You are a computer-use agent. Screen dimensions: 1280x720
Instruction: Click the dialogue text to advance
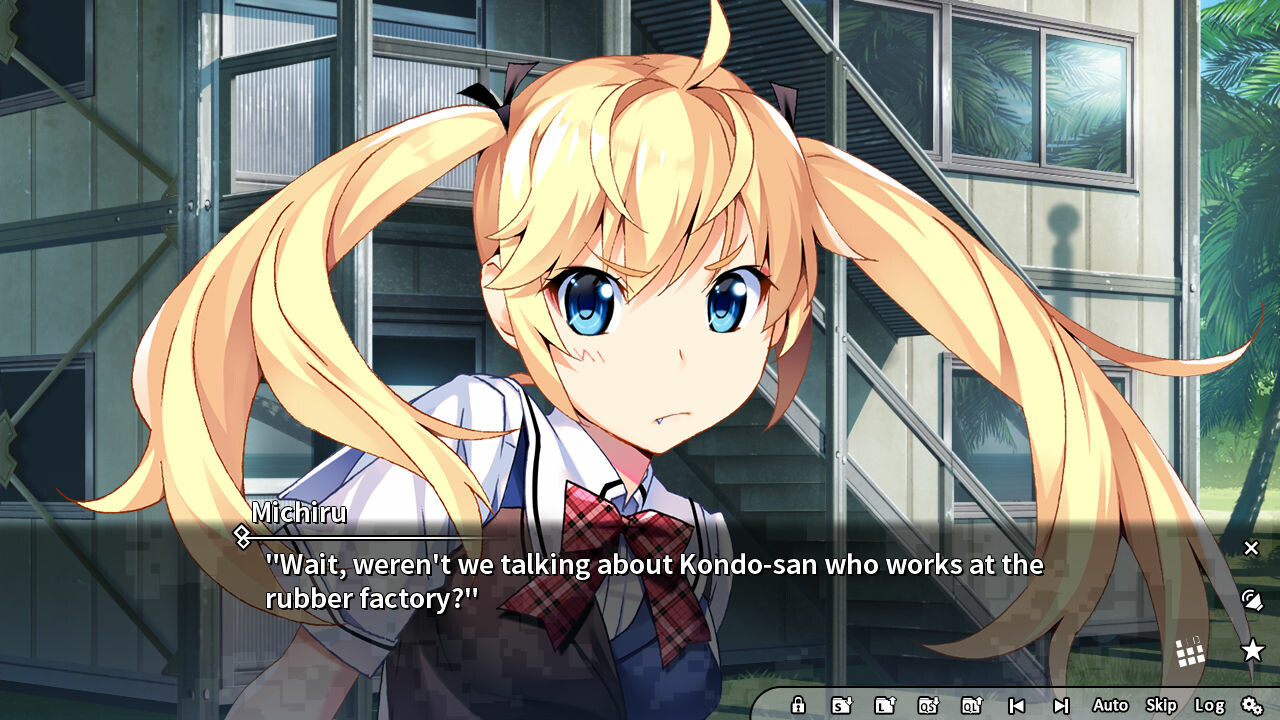(650, 580)
